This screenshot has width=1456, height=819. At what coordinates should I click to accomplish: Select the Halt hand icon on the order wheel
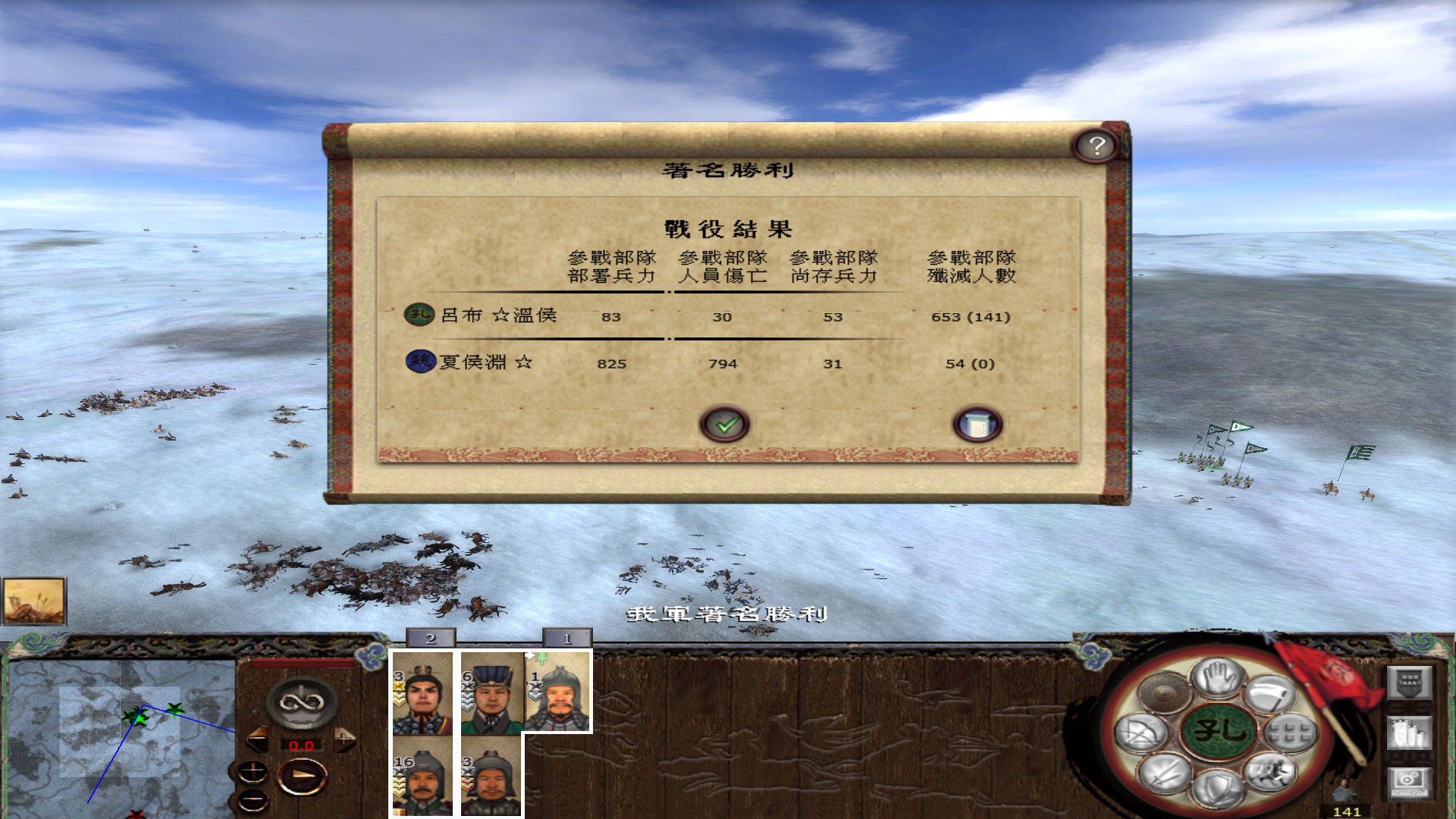[1218, 679]
